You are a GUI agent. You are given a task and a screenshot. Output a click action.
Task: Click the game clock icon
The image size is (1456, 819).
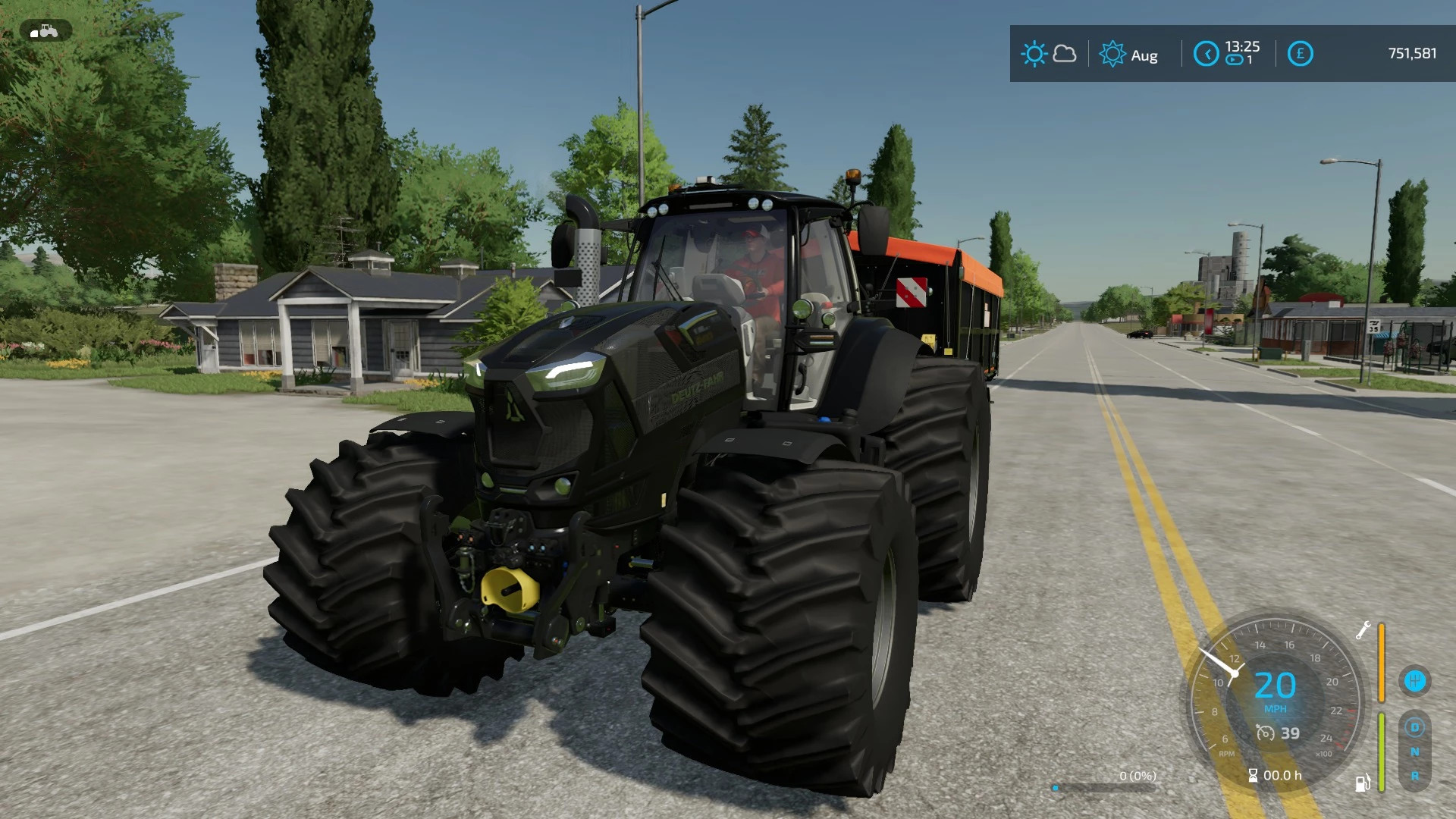pos(1206,54)
